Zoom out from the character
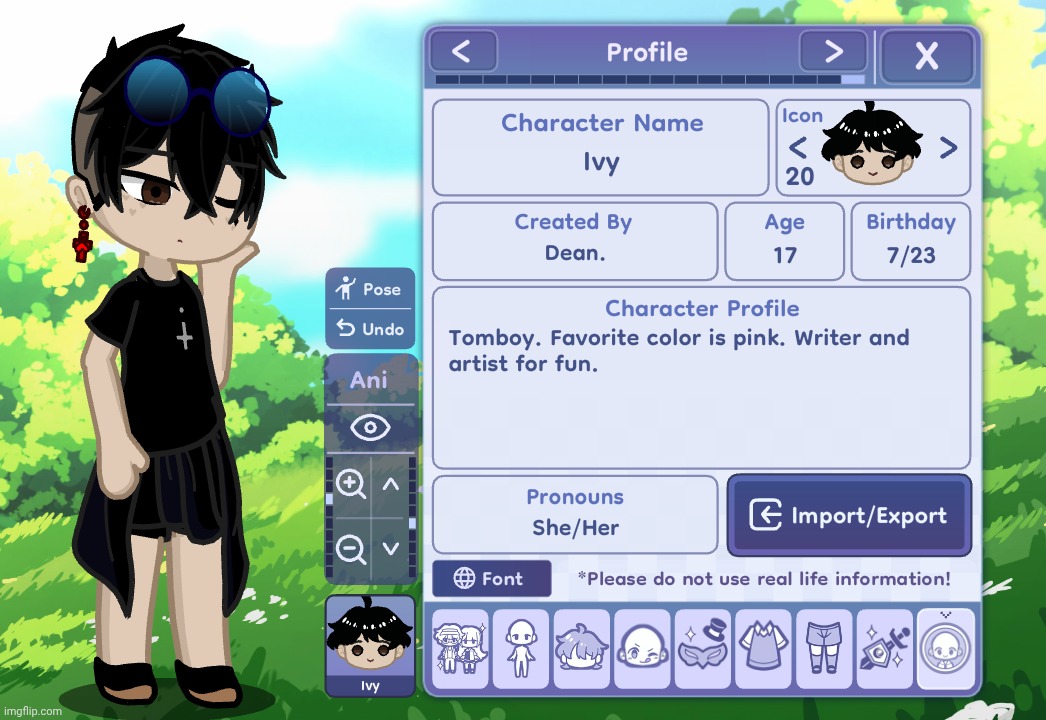 click(x=350, y=548)
